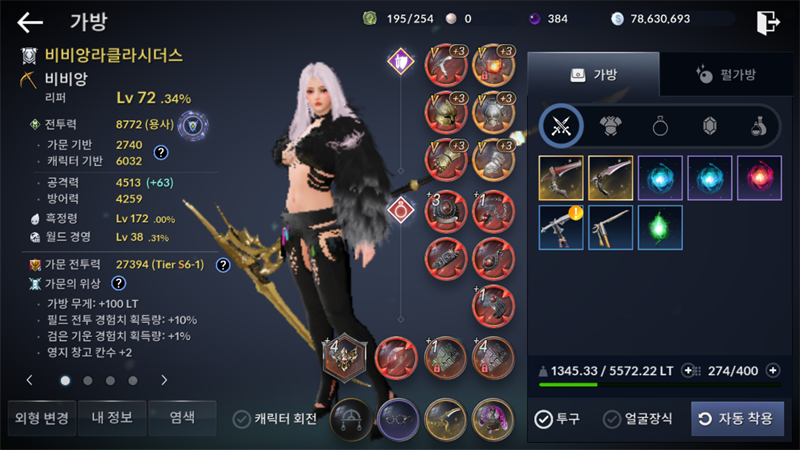Open the 외형 변경 appearance menu
This screenshot has width=800, height=450.
pos(40,417)
